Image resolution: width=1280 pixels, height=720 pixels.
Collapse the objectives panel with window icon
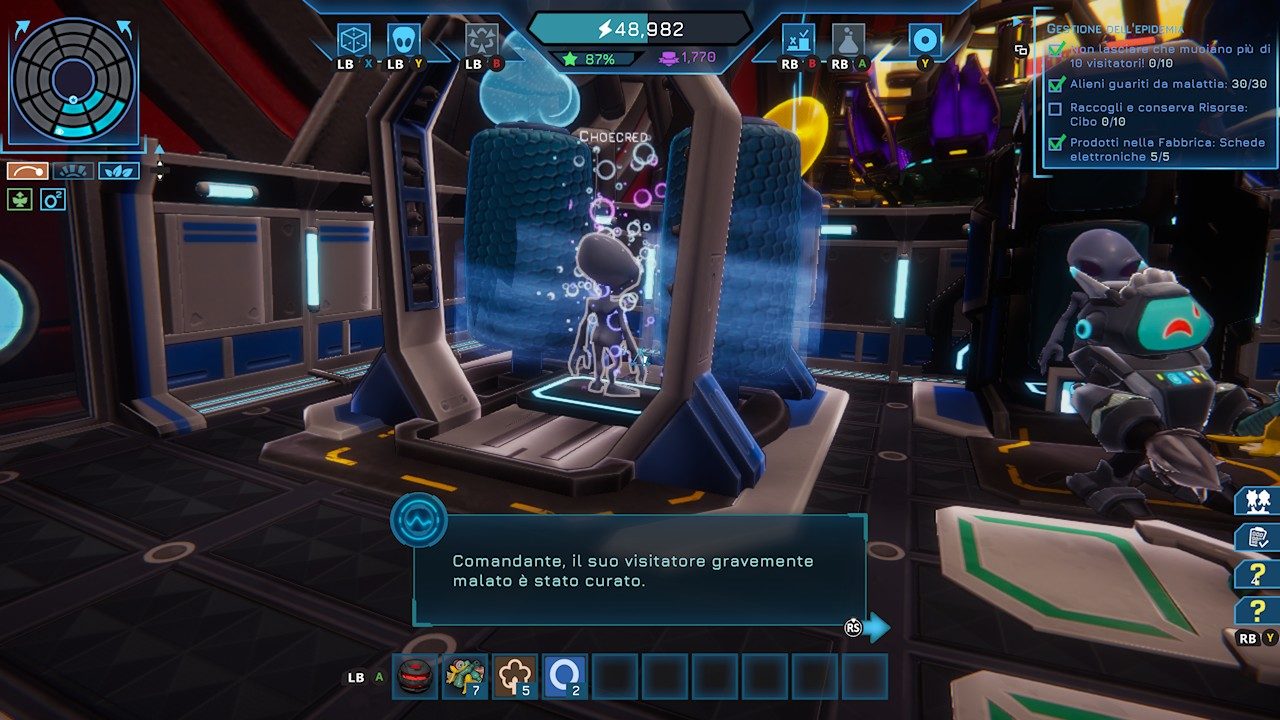(1021, 49)
